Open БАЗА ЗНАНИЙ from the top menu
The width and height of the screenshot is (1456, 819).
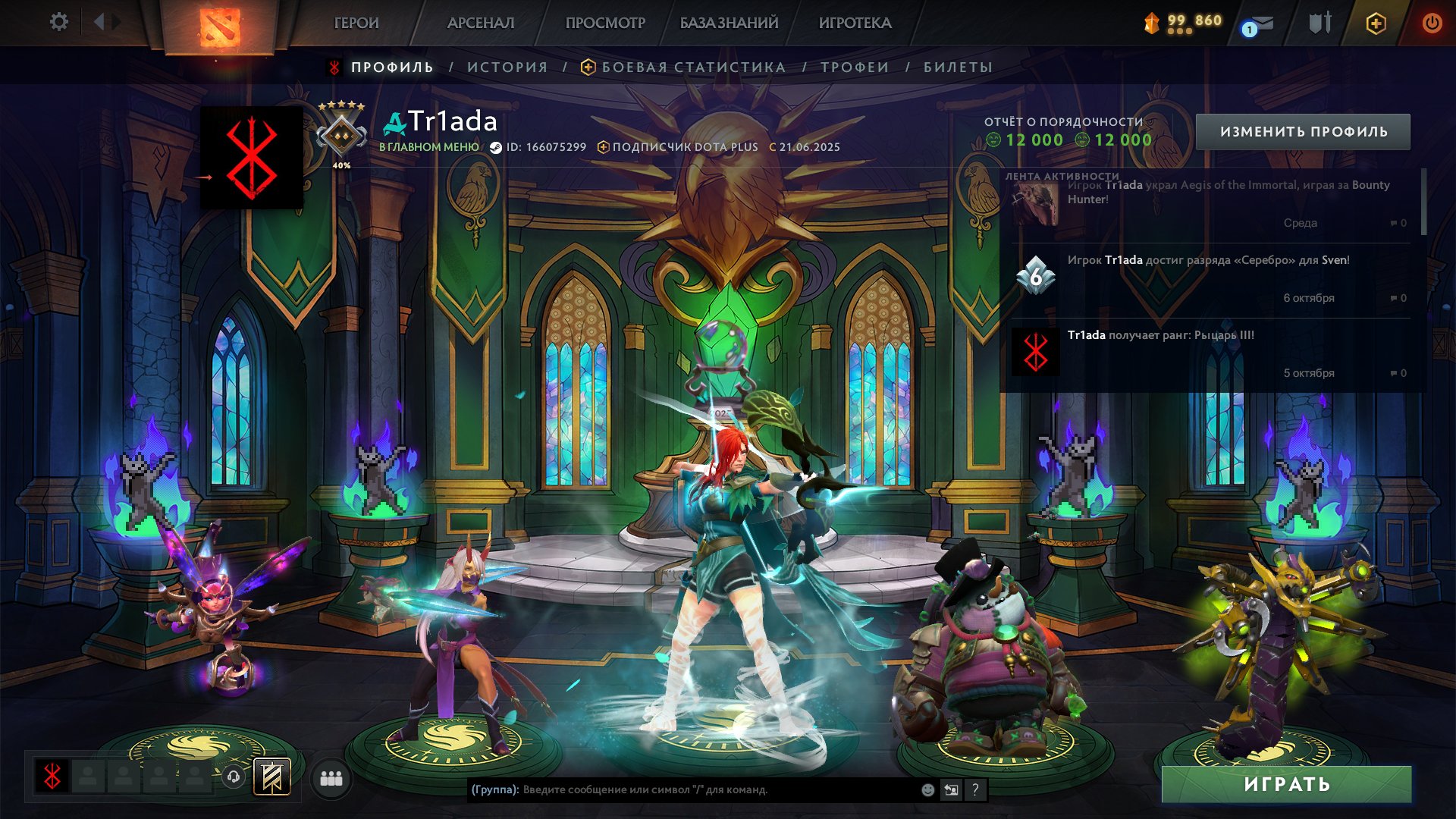(x=727, y=23)
